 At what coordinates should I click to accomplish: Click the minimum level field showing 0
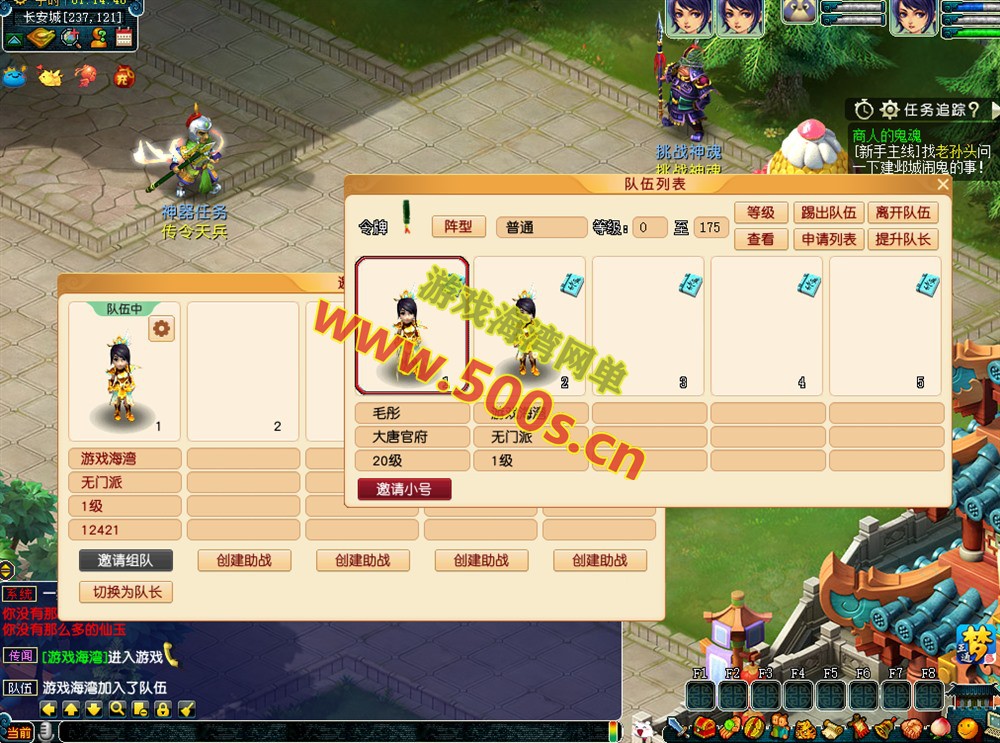[650, 227]
